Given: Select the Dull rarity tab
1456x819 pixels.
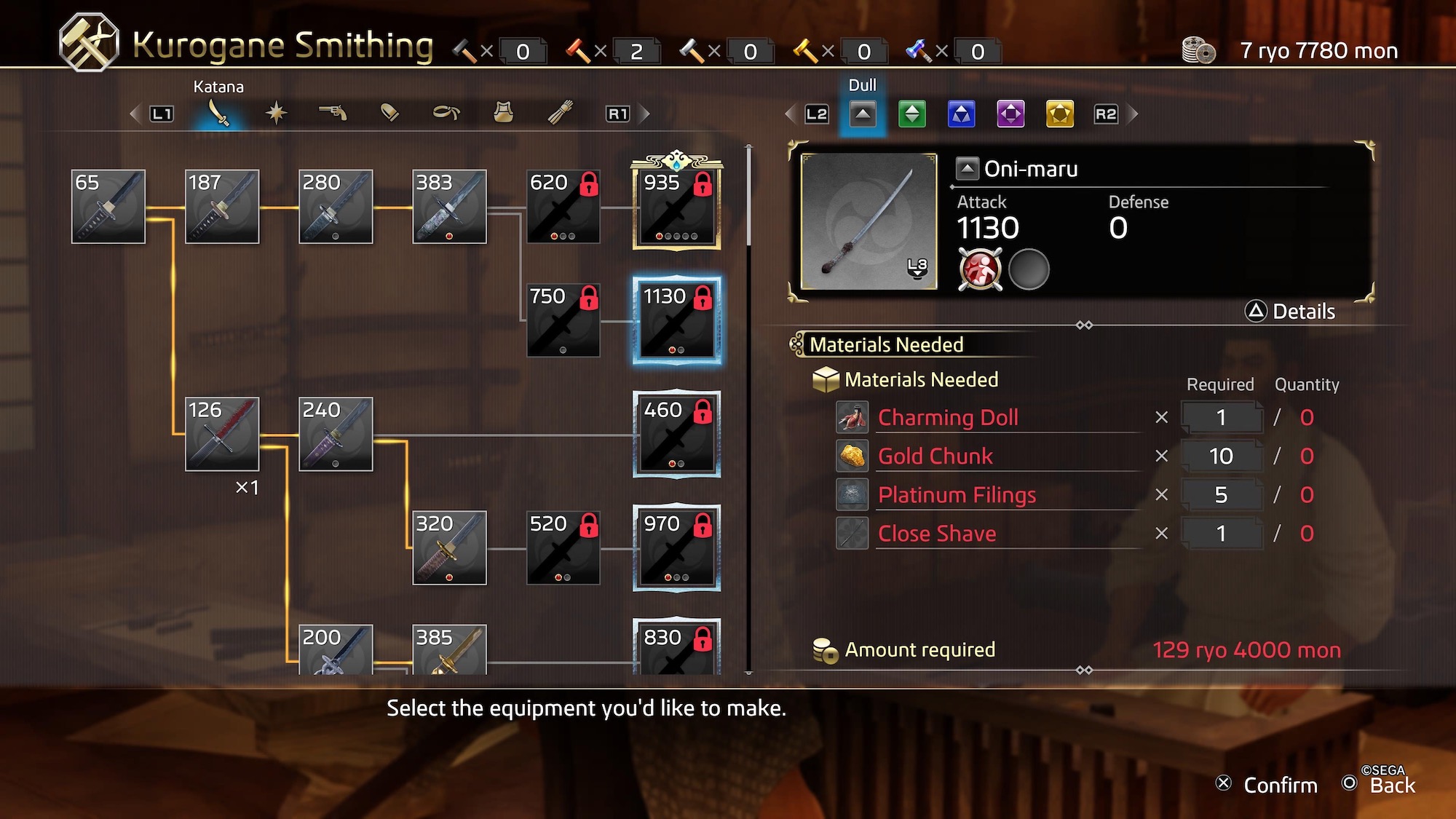Looking at the screenshot, I should [x=863, y=114].
